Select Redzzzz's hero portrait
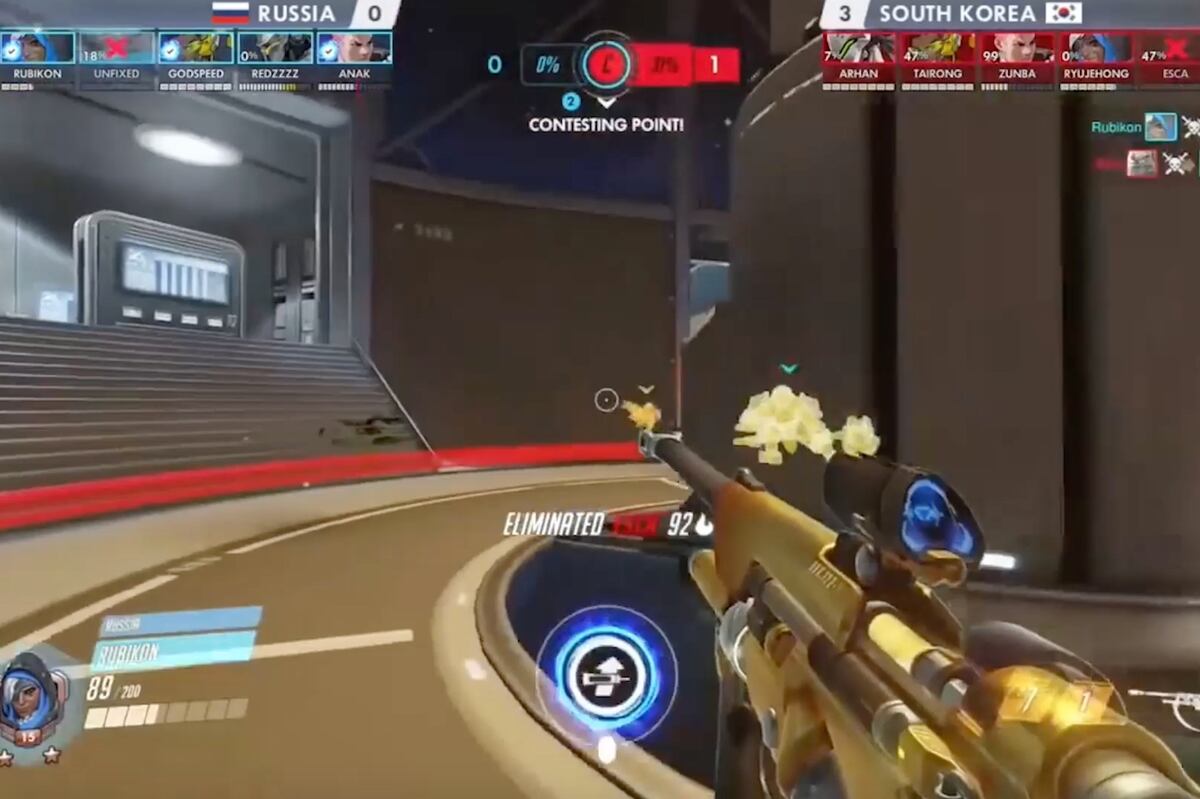 coord(275,48)
